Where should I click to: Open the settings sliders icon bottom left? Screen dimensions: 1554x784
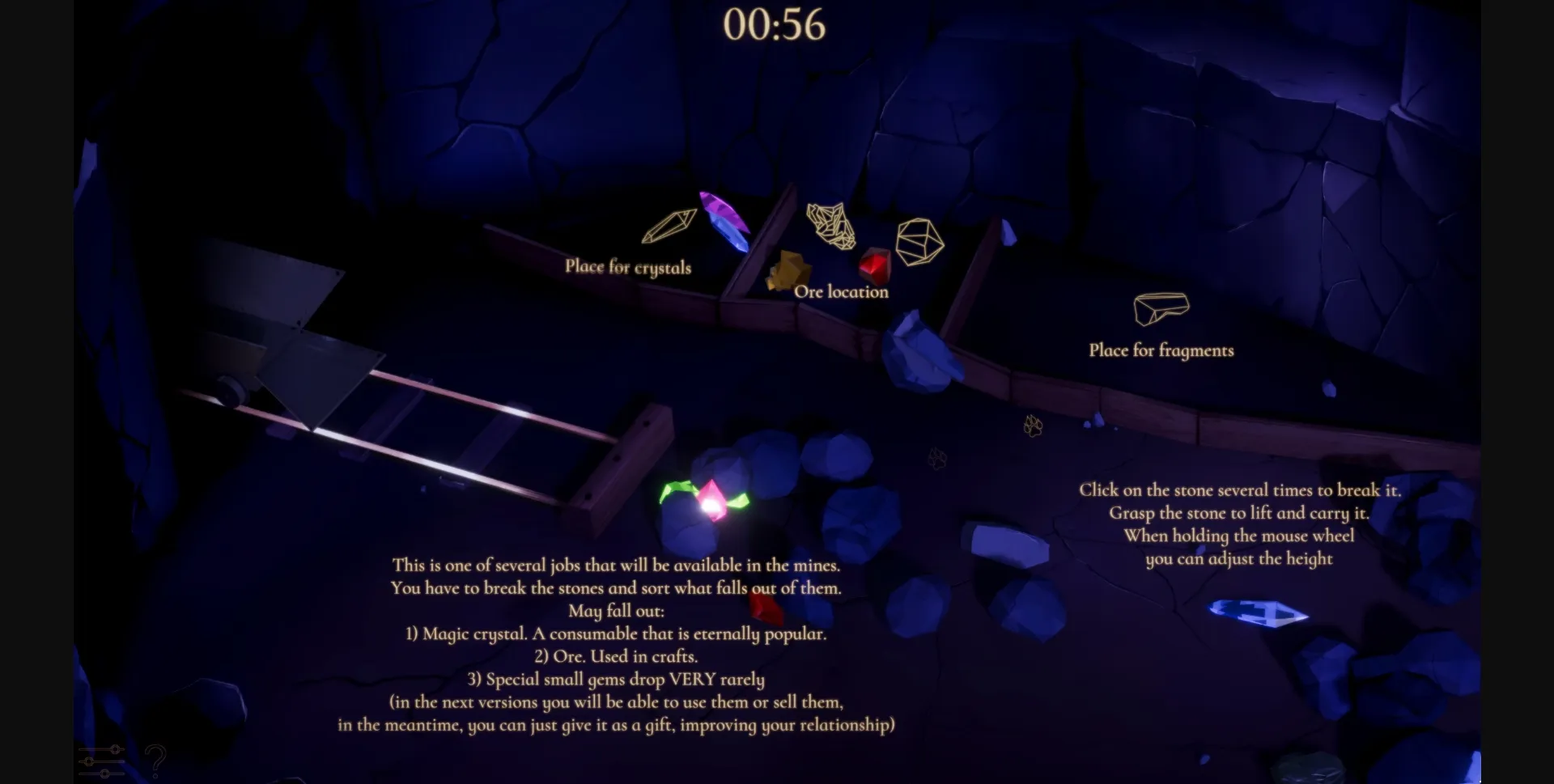(100, 761)
